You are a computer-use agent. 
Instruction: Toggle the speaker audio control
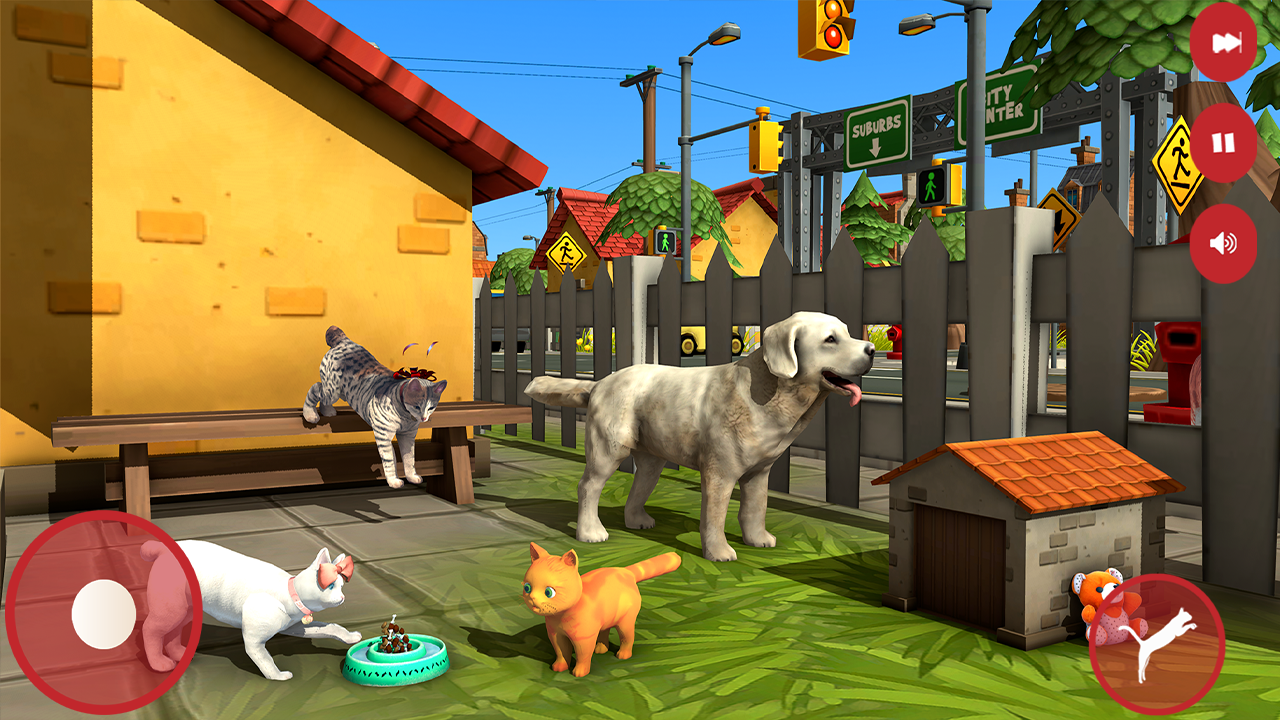[1223, 244]
